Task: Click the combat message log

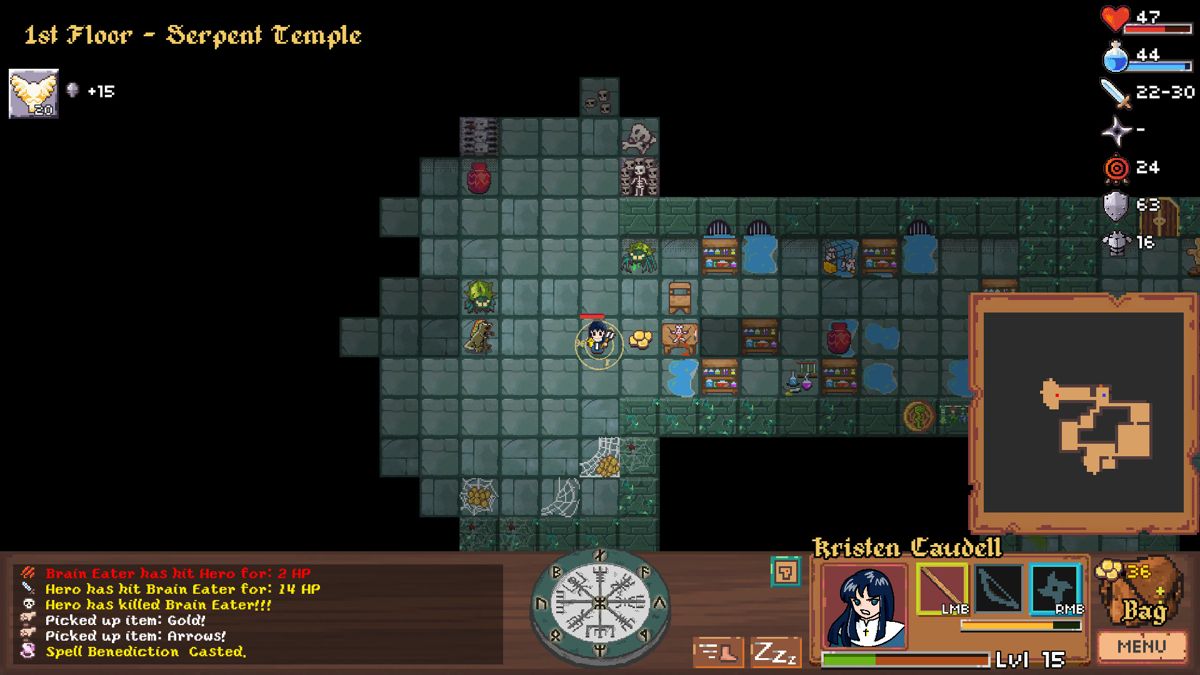Action: point(260,612)
